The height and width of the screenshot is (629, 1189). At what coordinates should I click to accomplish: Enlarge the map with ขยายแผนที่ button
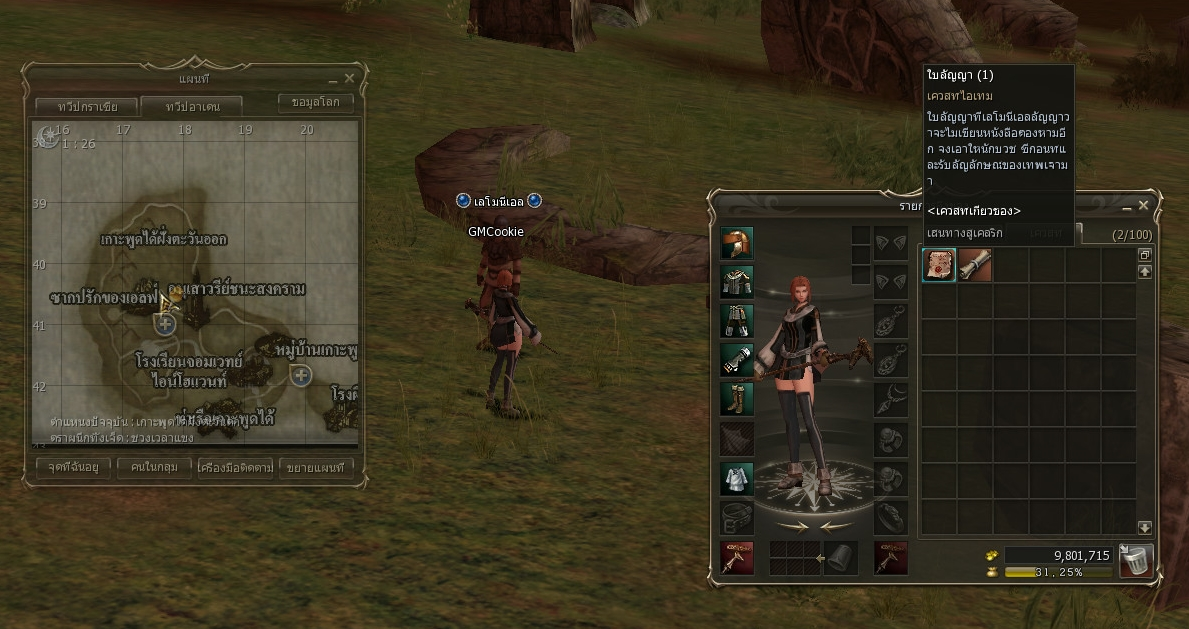pyautogui.click(x=316, y=467)
